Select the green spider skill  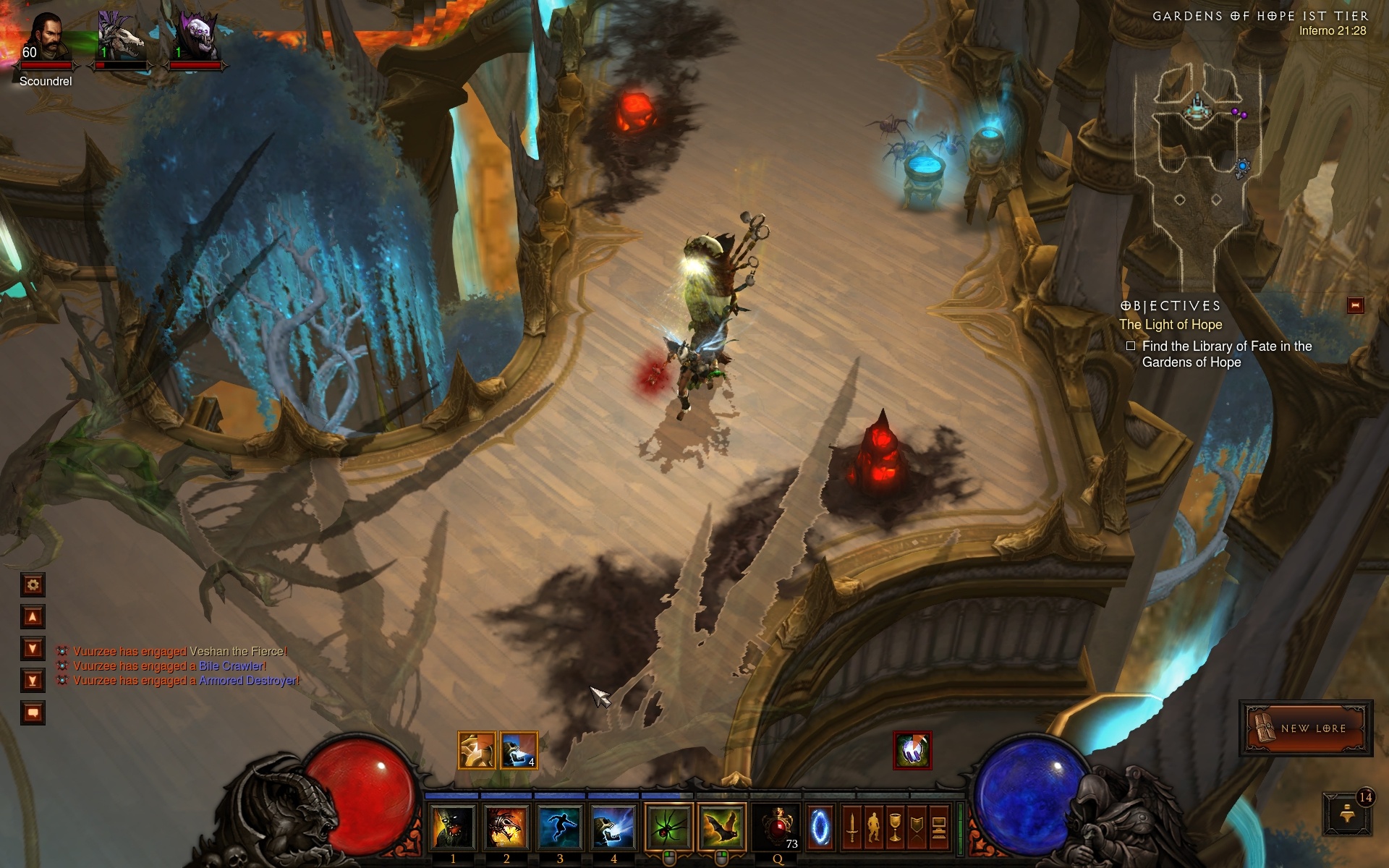click(x=668, y=827)
